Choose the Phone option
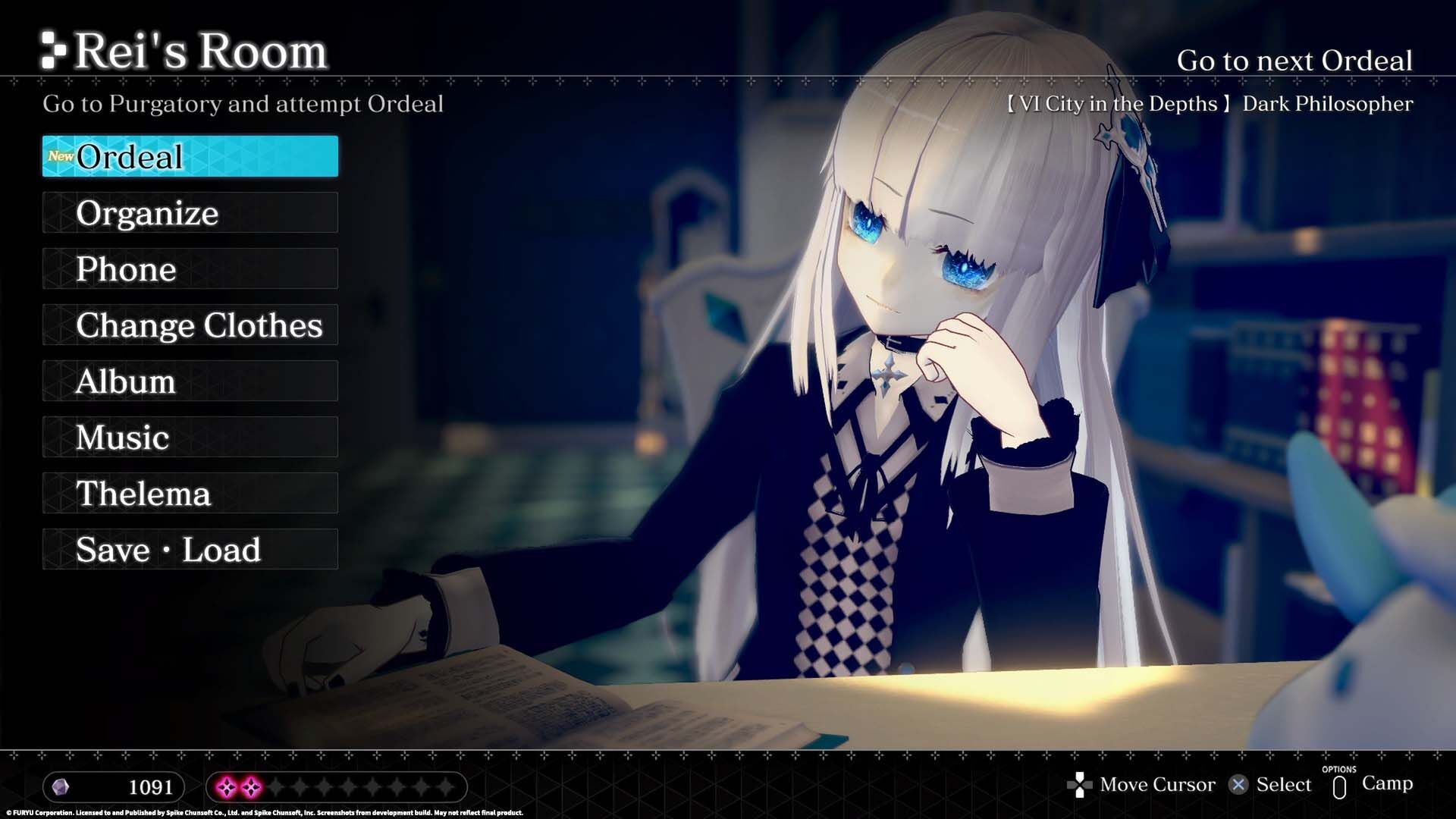This screenshot has width=1456, height=819. pos(190,268)
